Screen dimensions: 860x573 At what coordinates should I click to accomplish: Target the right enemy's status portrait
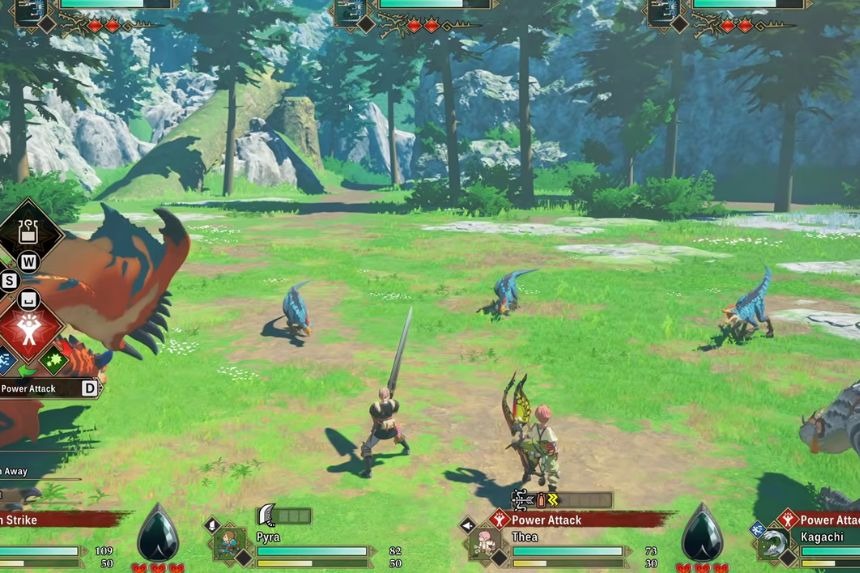point(663,9)
